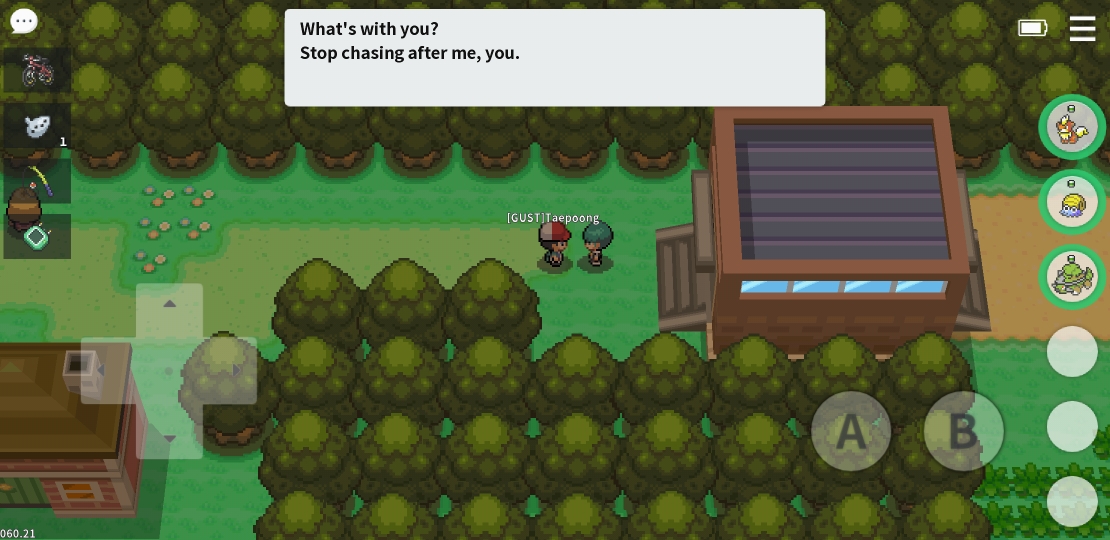1110x540 pixels.
Task: Select the yellow-and-blue Pokémon party slot
Action: tap(1072, 202)
